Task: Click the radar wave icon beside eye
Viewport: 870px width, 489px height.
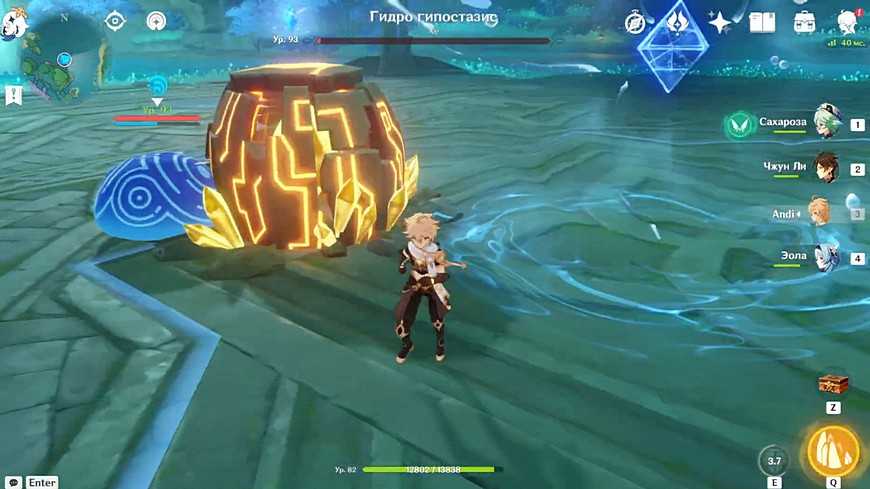Action: pyautogui.click(x=156, y=21)
